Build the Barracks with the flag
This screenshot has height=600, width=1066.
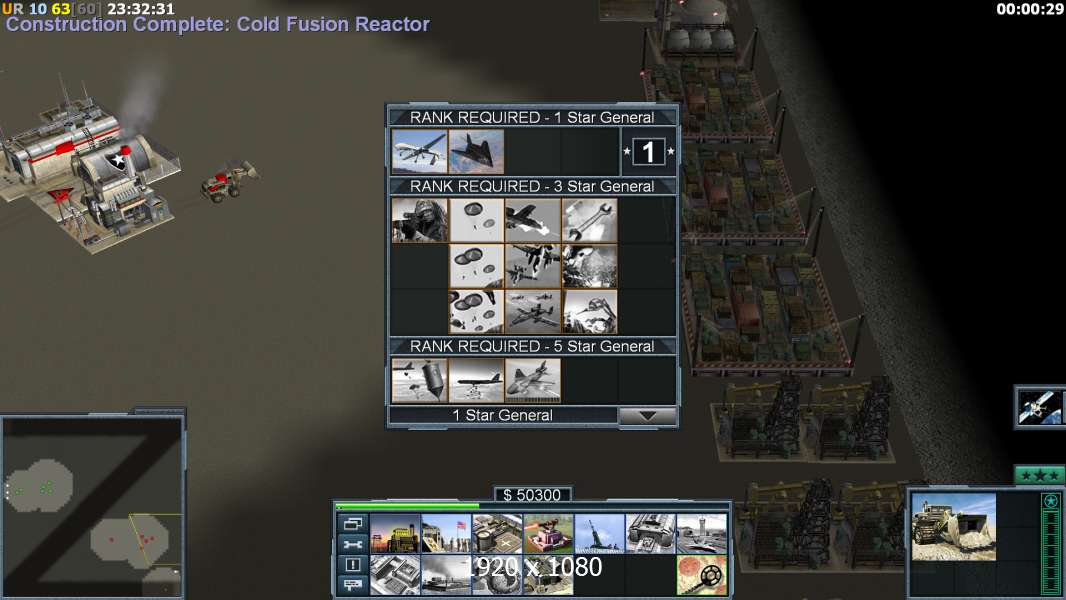point(446,534)
